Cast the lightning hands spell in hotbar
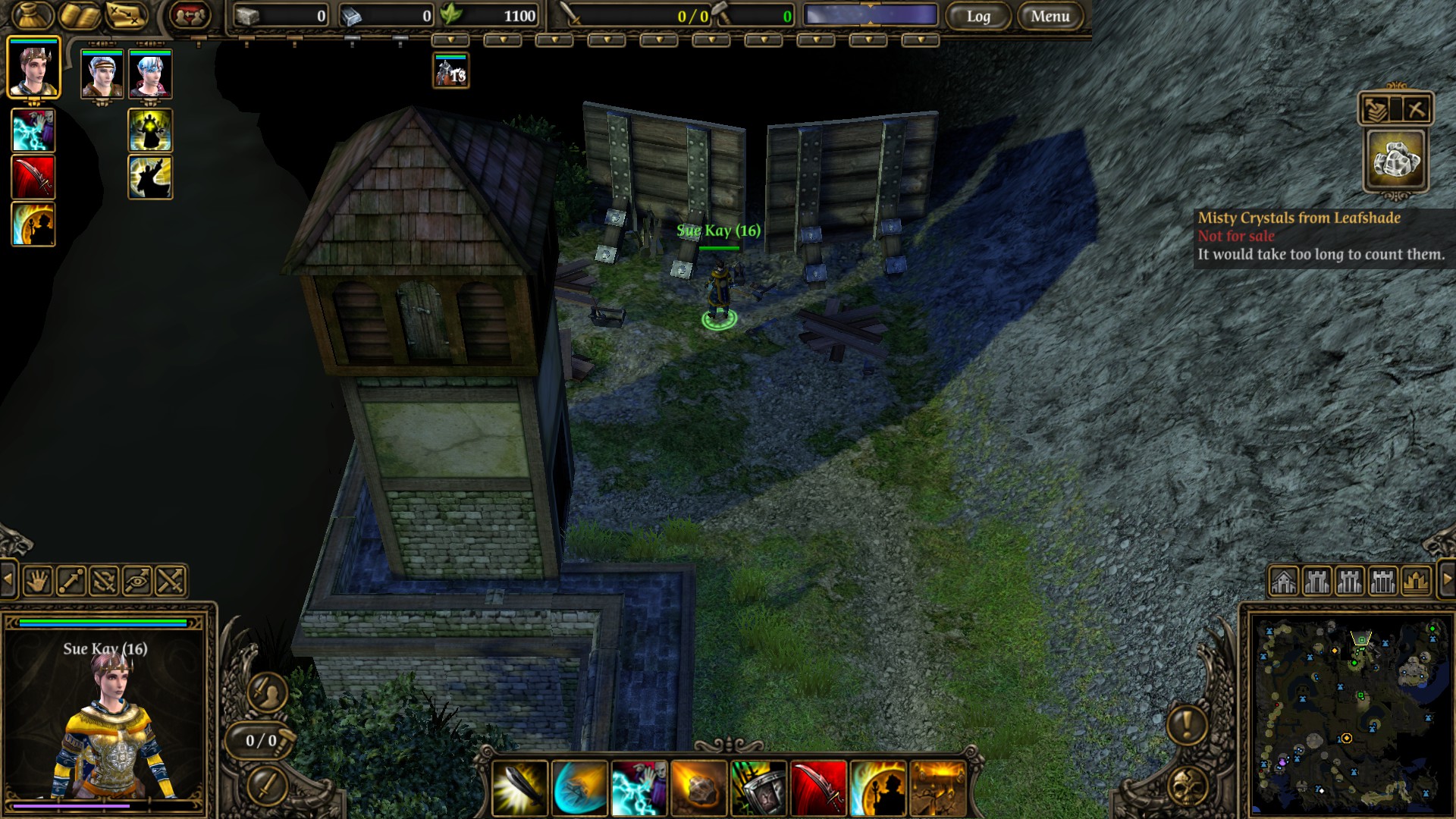The image size is (1456, 819). tap(639, 789)
